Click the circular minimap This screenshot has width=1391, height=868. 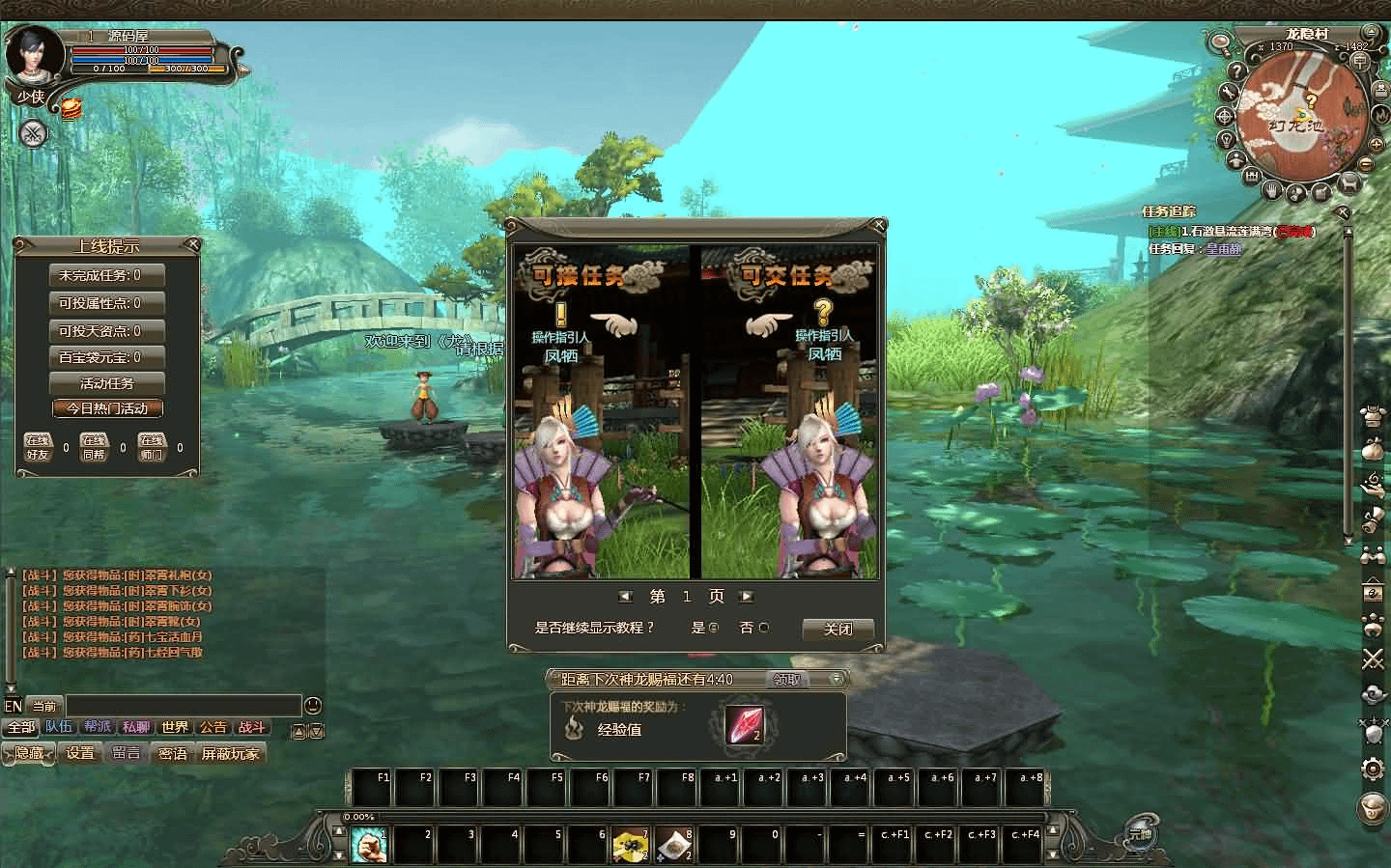(1302, 108)
